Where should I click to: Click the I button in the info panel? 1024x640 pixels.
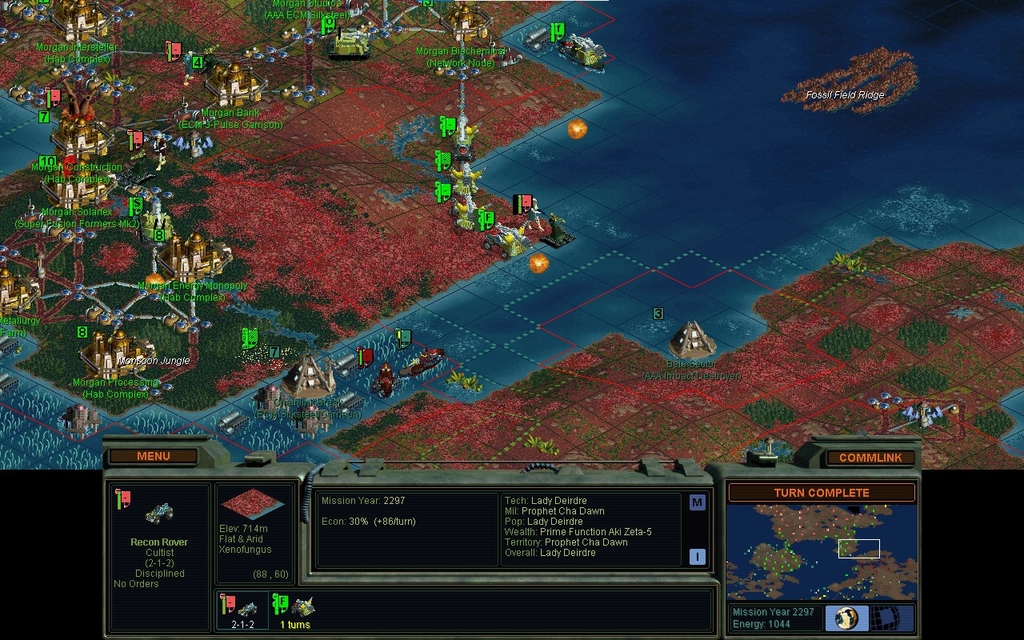coord(697,556)
